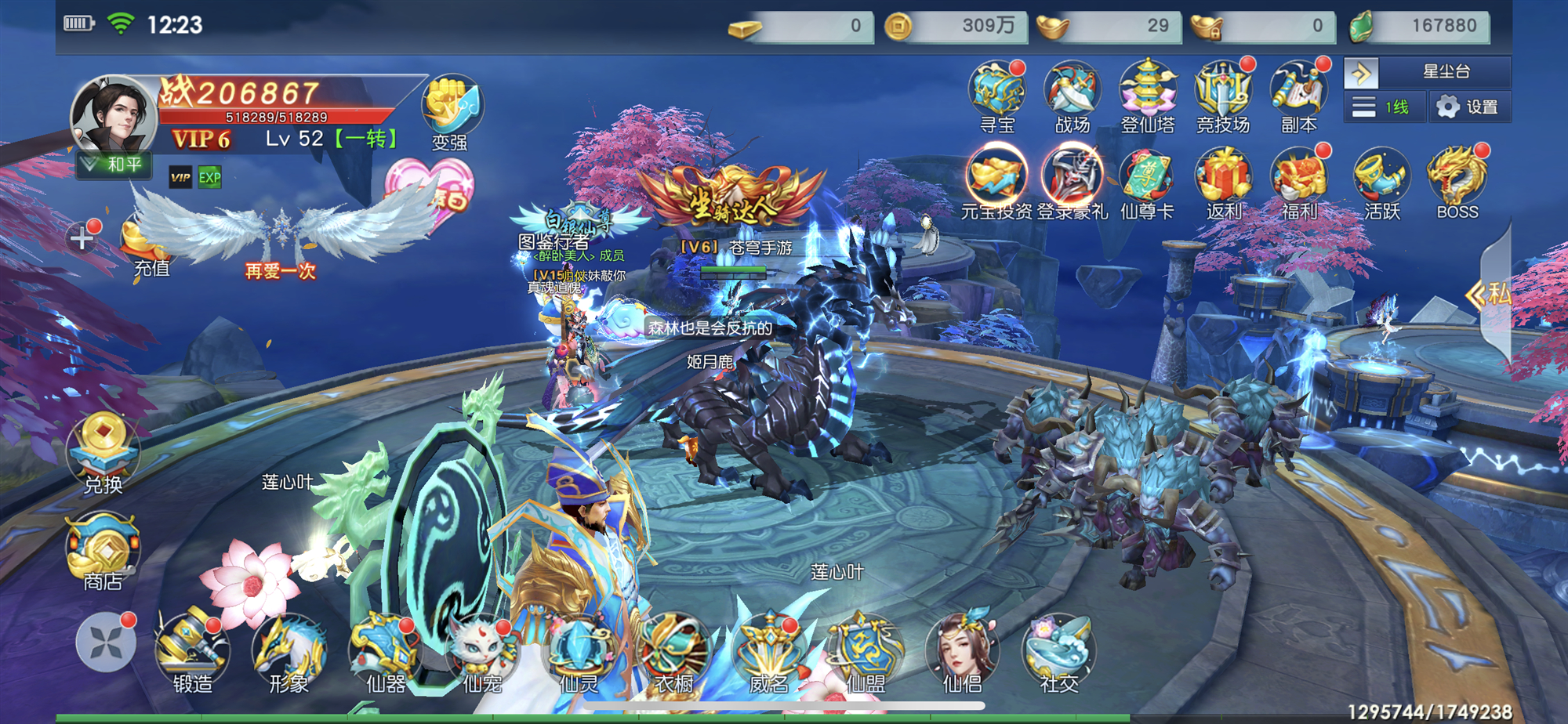Open the 竞技场 arena
The image size is (1568, 724).
coord(1223,94)
